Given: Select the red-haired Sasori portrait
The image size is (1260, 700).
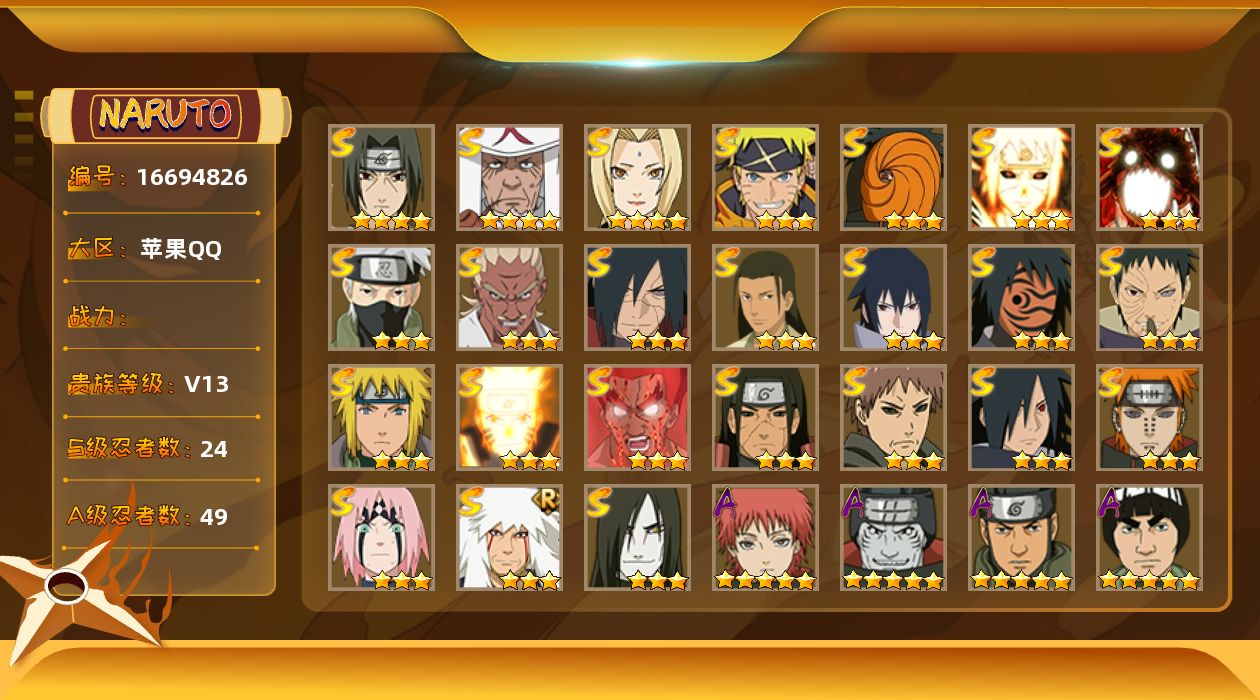Looking at the screenshot, I should [x=765, y=537].
